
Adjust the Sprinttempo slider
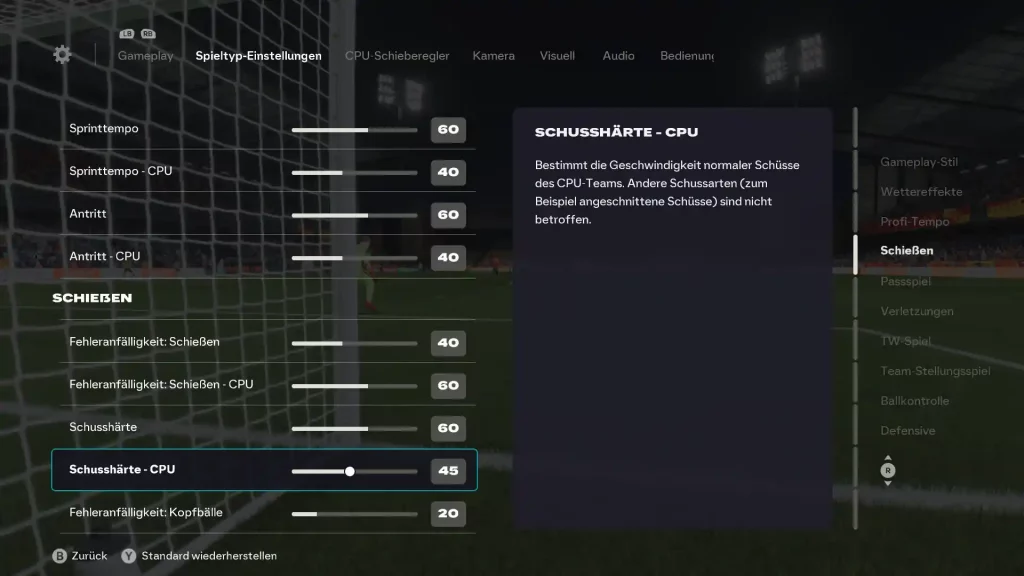pyautogui.click(x=354, y=130)
